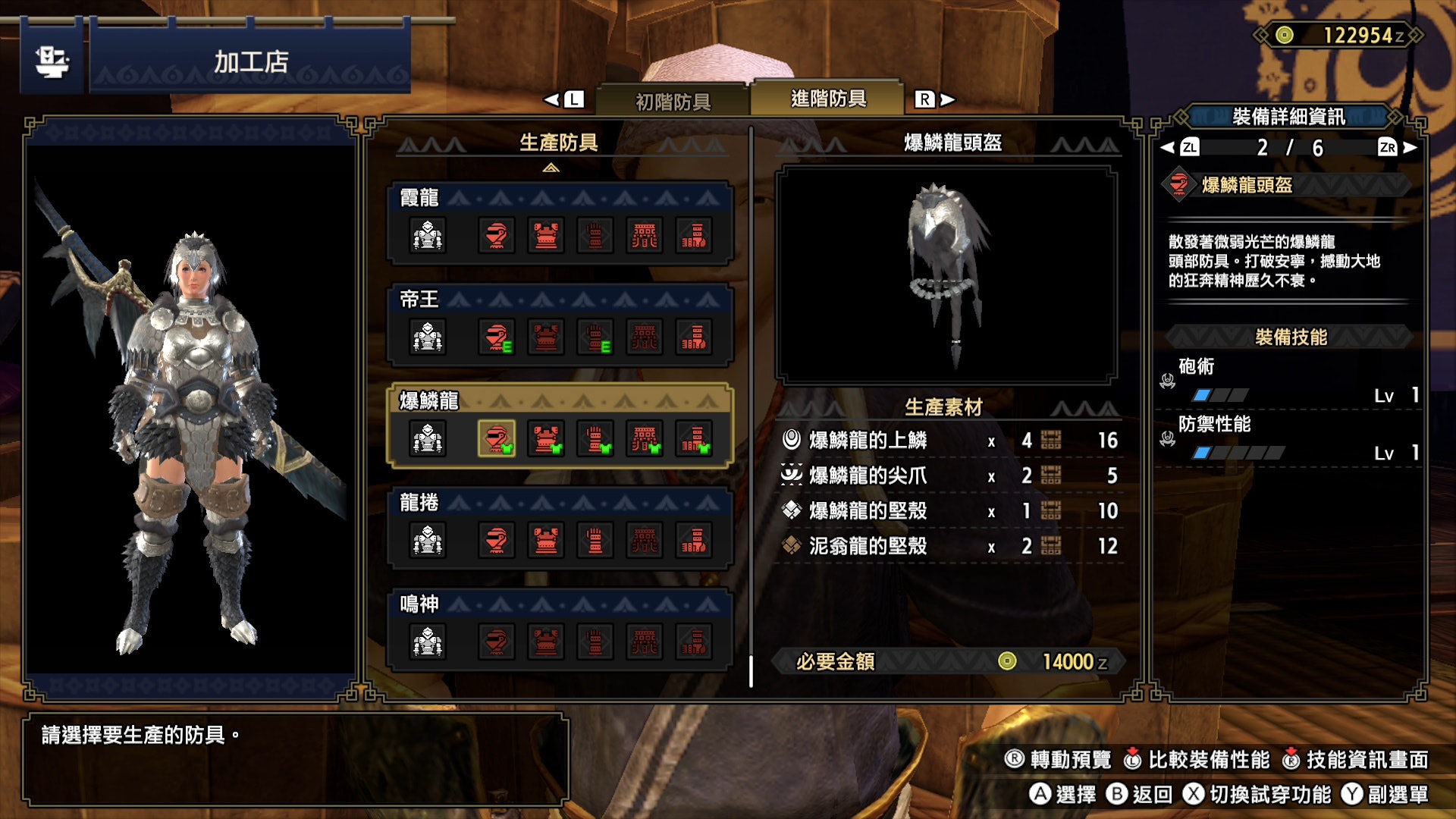Select the 爆鱗龍 full set icon

pos(428,439)
